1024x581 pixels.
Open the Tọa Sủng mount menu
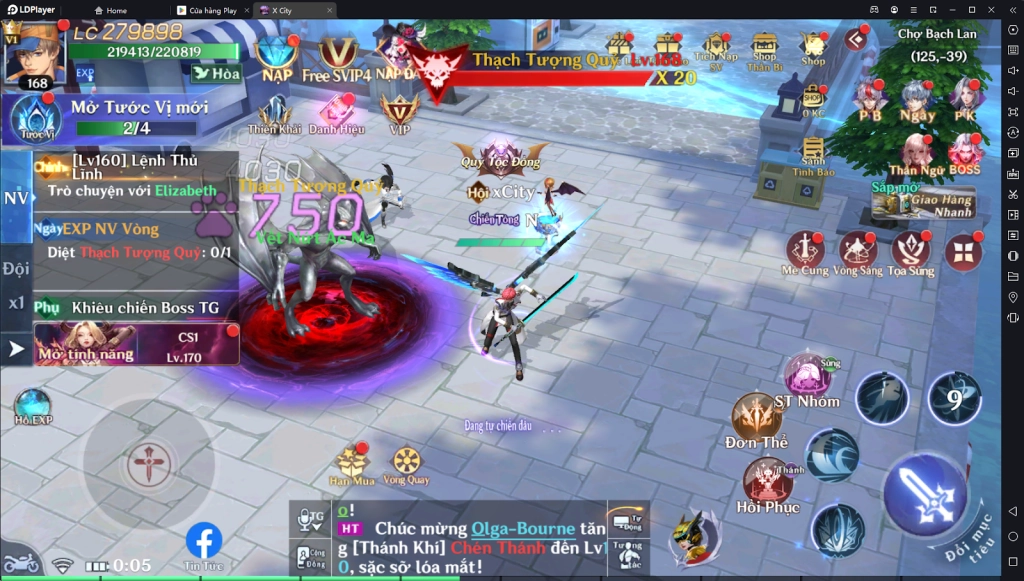(912, 253)
